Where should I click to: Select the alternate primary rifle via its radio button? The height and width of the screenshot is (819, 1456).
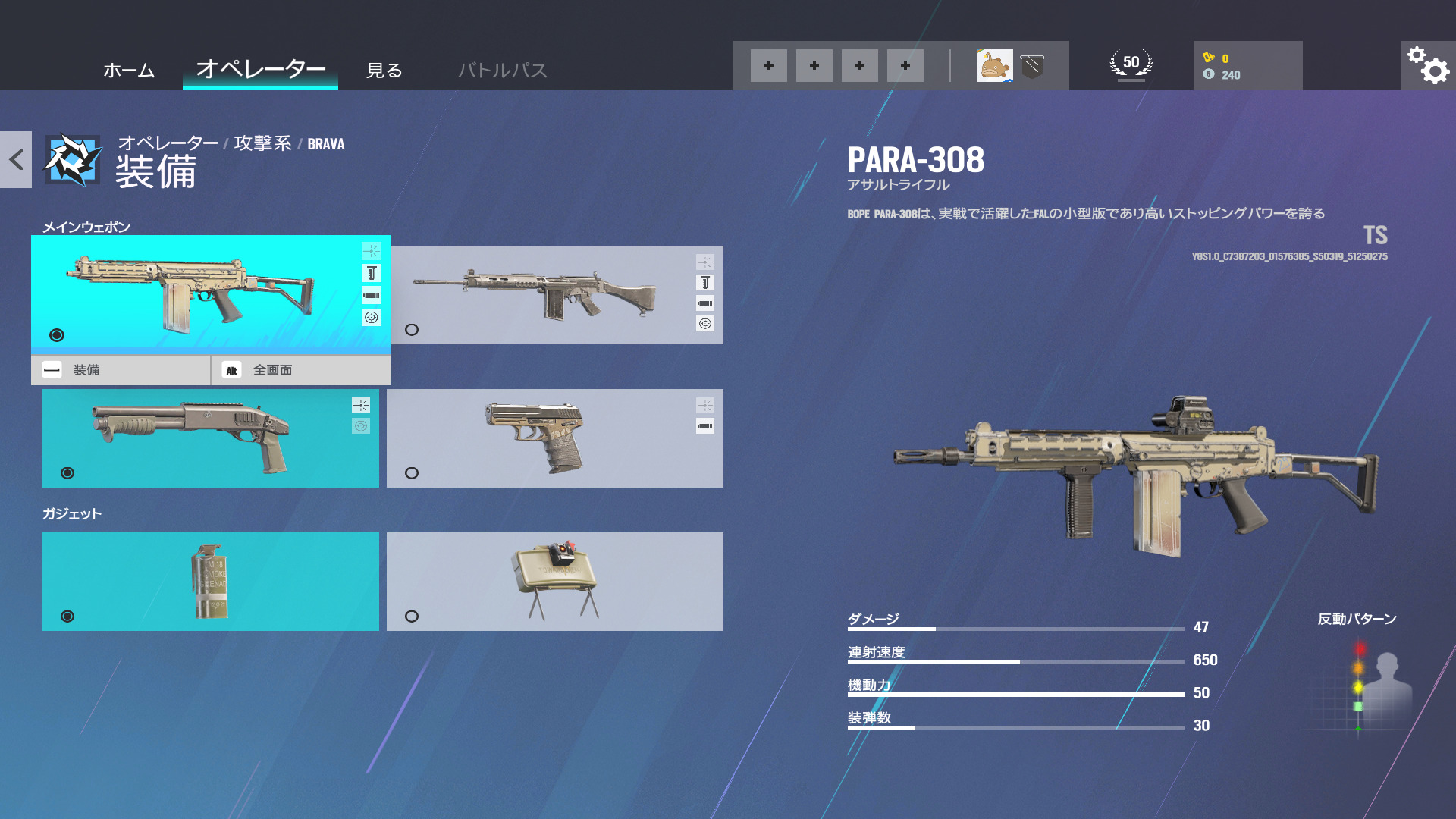click(x=412, y=330)
